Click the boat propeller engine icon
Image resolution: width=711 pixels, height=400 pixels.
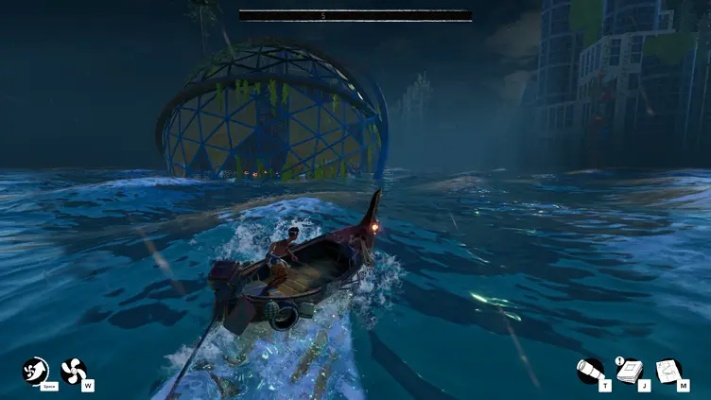[73, 371]
